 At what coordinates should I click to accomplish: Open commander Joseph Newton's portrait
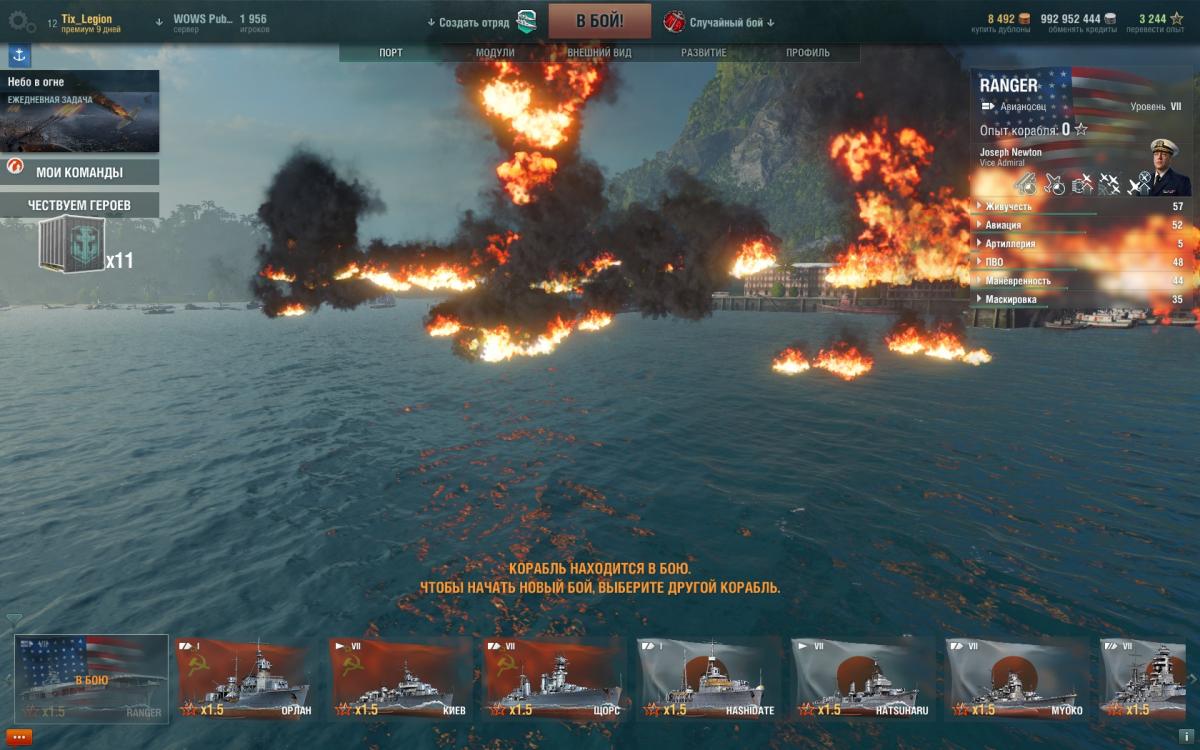coord(1164,168)
